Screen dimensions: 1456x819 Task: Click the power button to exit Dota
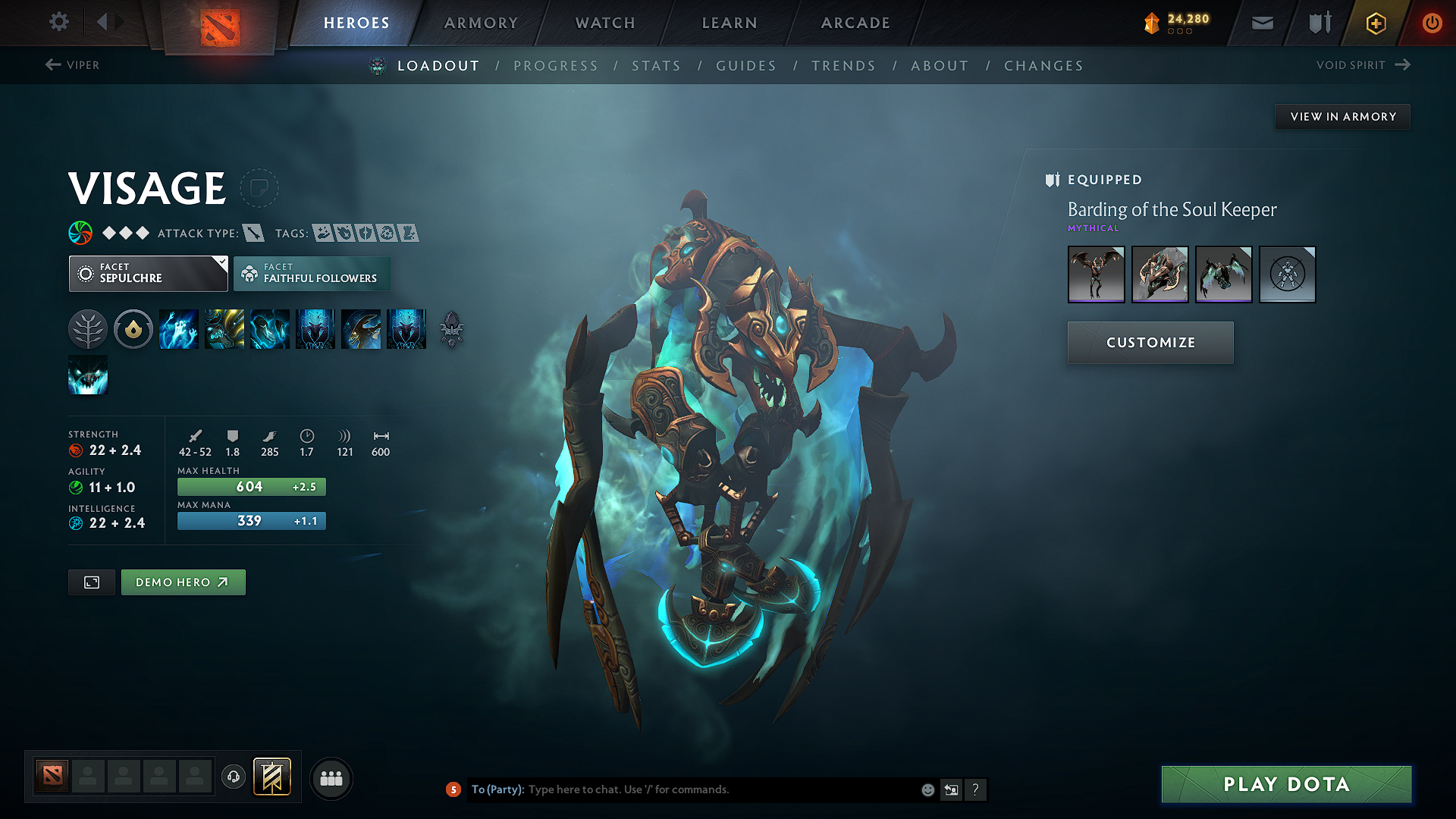pos(1432,22)
